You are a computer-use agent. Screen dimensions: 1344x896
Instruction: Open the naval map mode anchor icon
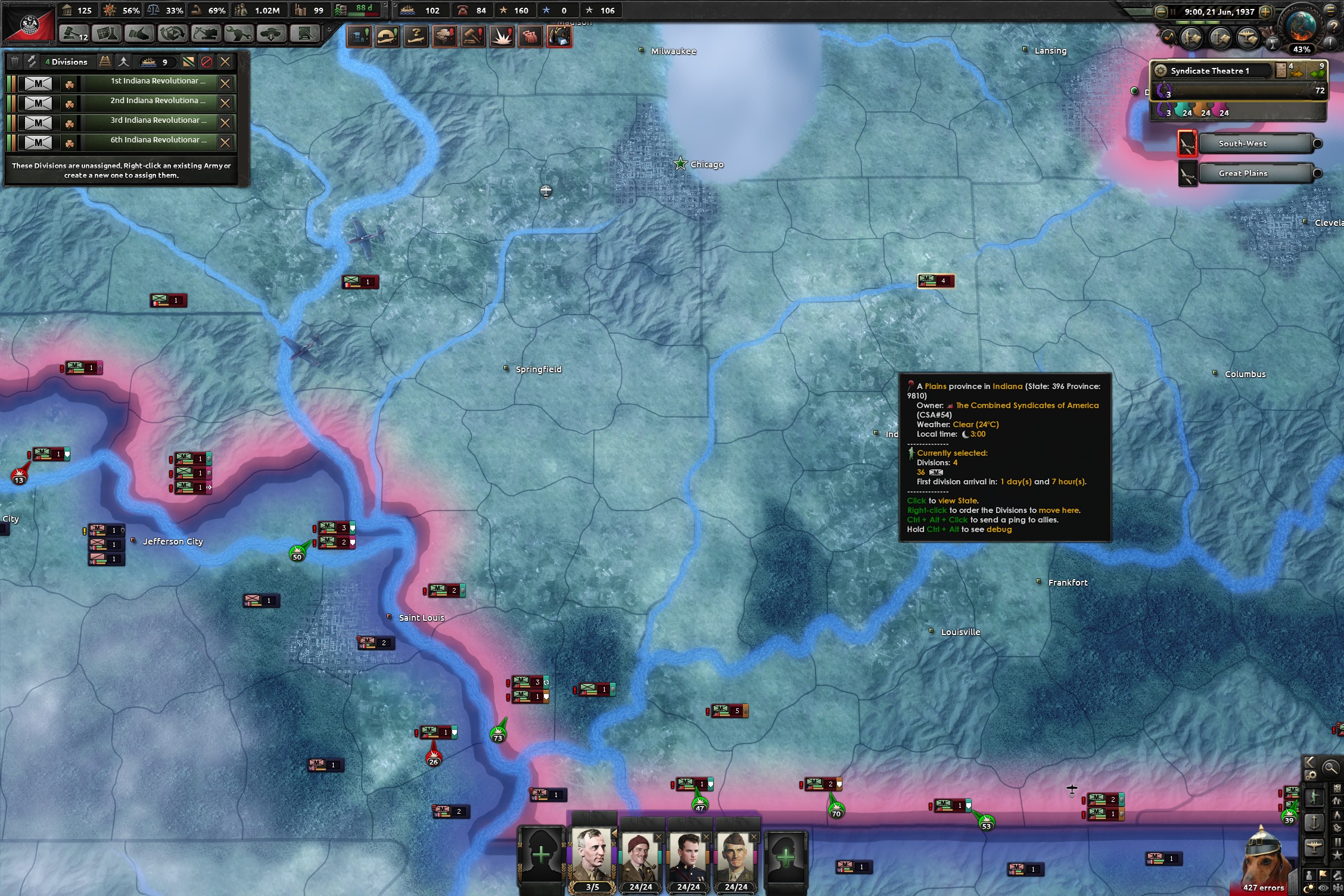[1314, 823]
